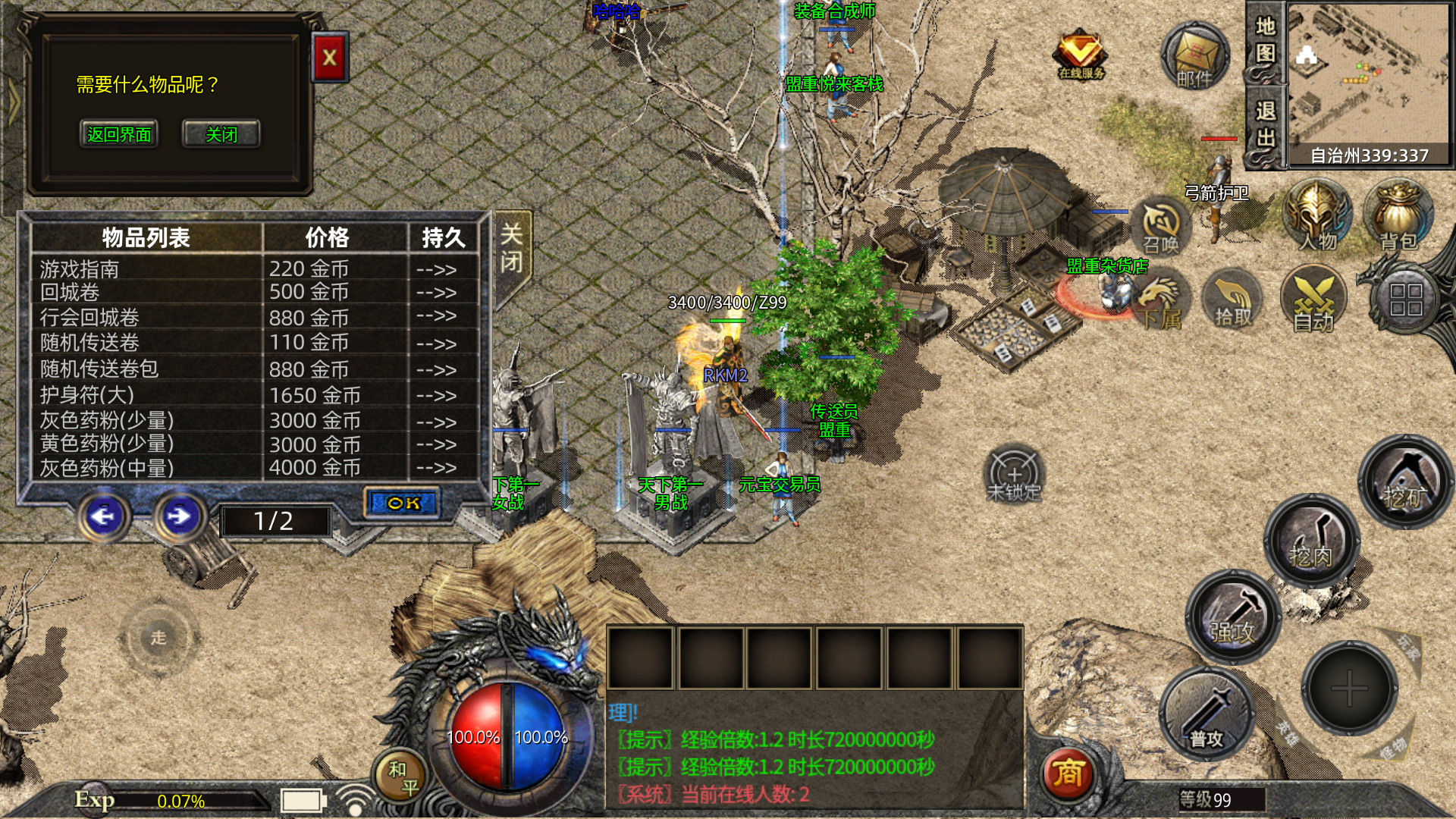Click the 返回界面 button in the dialog
1456x819 pixels.
click(119, 134)
